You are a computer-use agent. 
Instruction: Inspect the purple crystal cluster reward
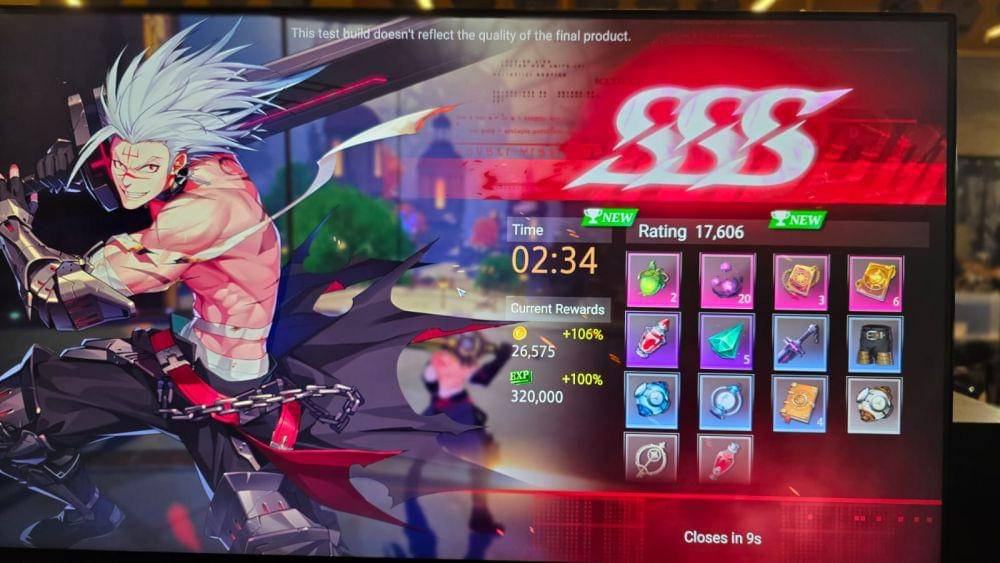pos(727,279)
